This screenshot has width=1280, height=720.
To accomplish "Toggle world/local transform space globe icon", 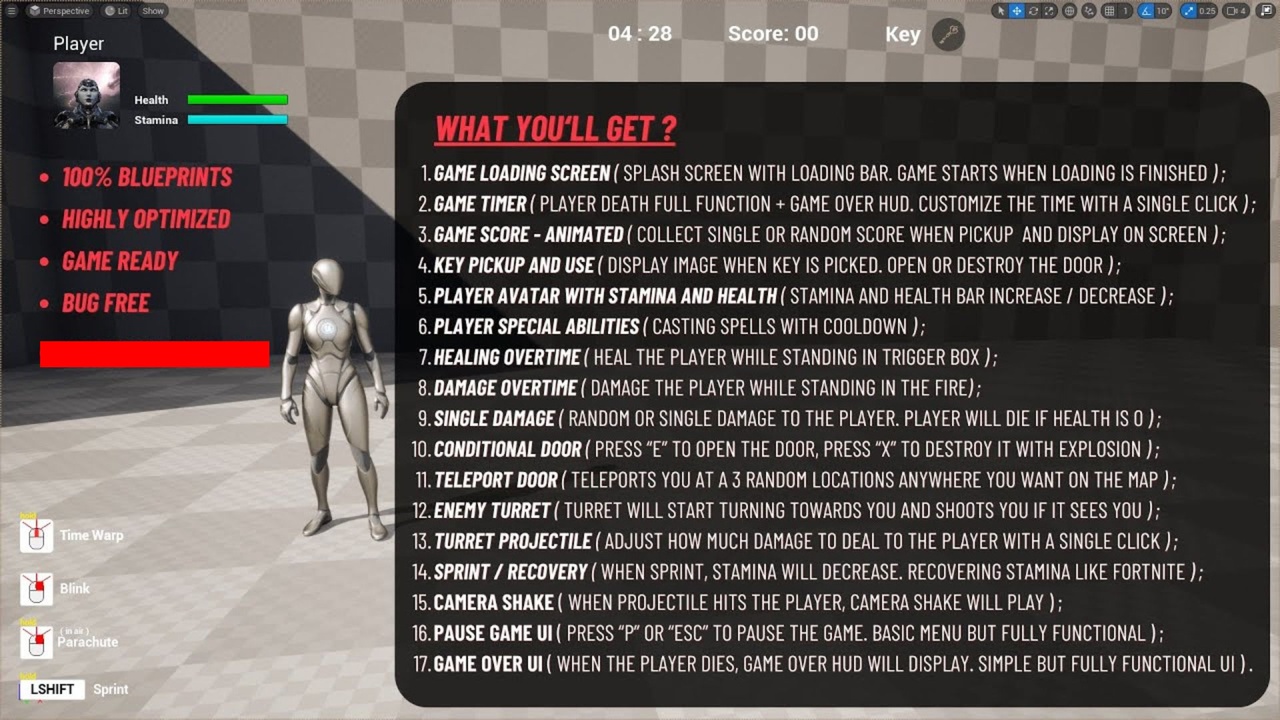I will click(x=1070, y=10).
